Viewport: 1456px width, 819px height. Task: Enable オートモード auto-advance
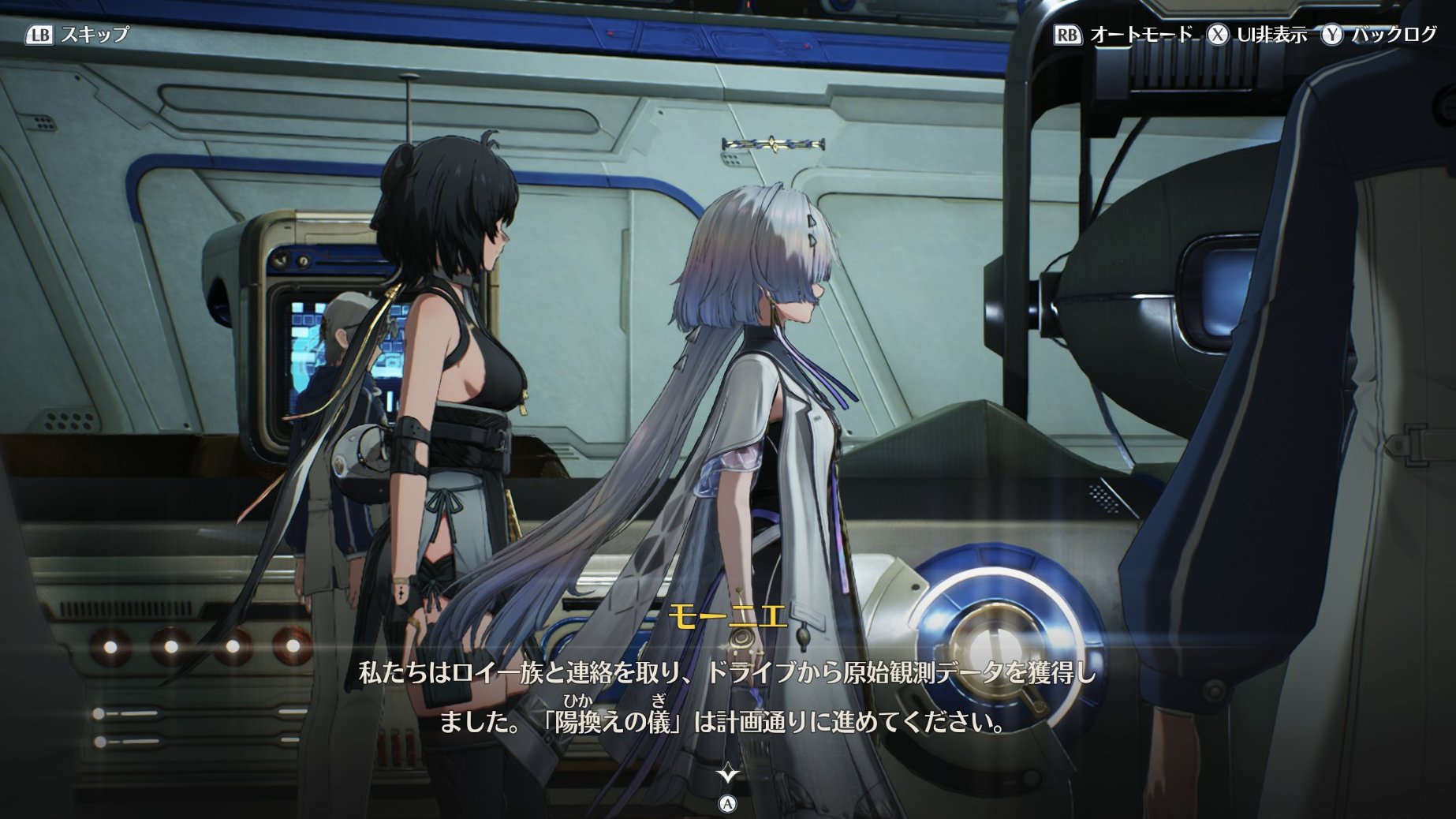pyautogui.click(x=1125, y=35)
